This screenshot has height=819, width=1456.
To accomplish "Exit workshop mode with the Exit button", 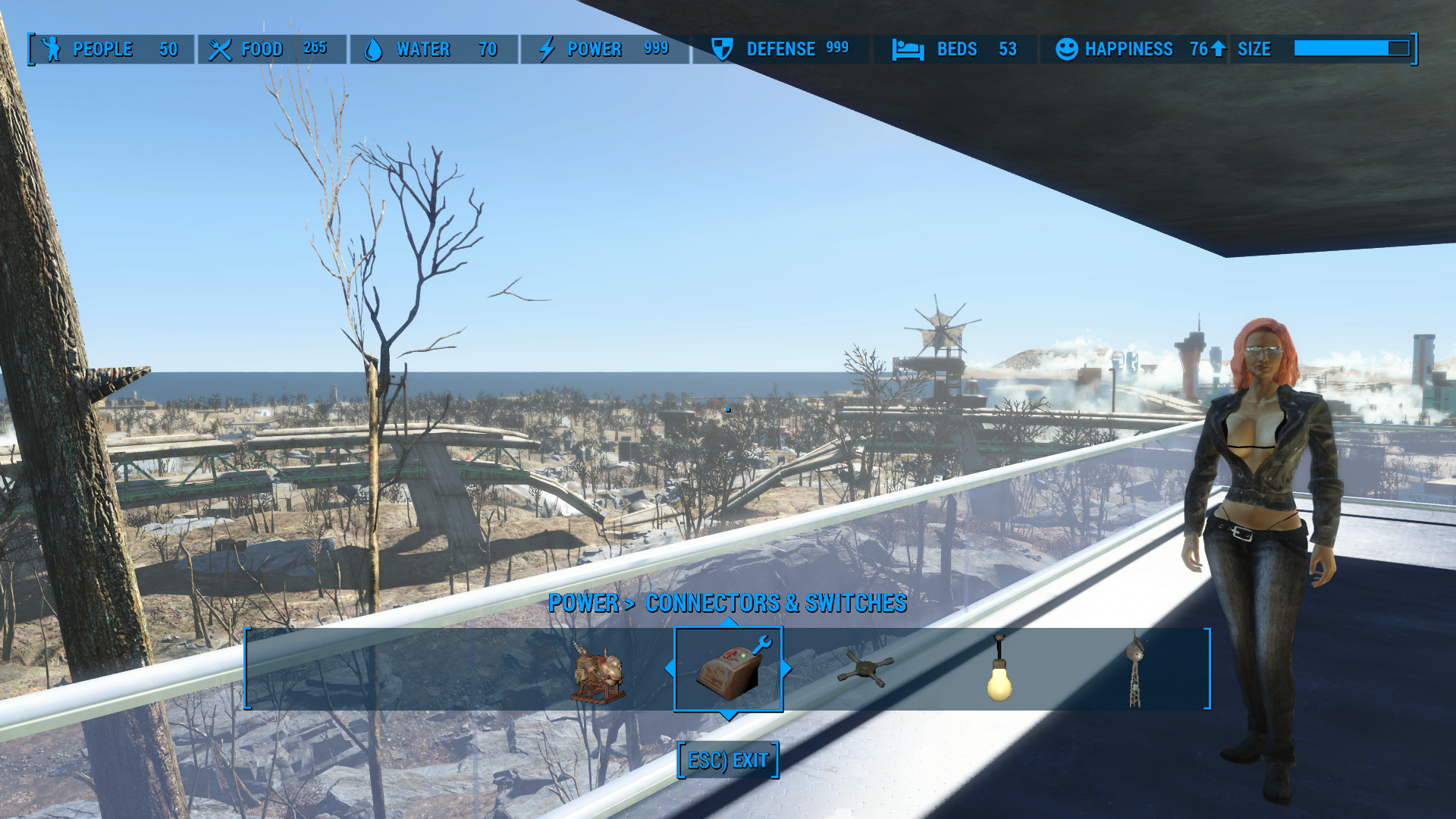I will [728, 761].
